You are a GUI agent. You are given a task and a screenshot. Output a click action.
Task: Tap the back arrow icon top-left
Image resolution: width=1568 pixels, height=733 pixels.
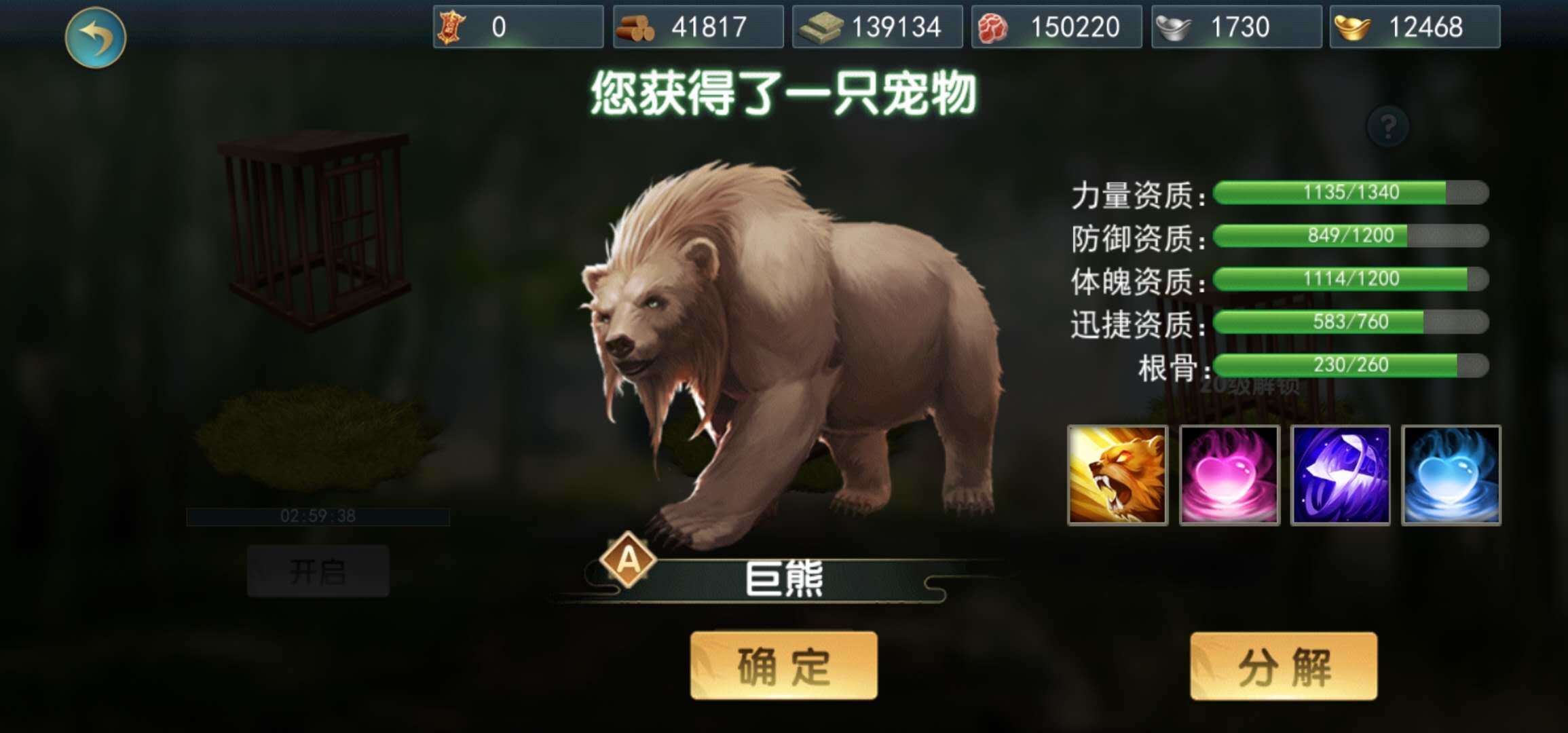click(x=96, y=39)
